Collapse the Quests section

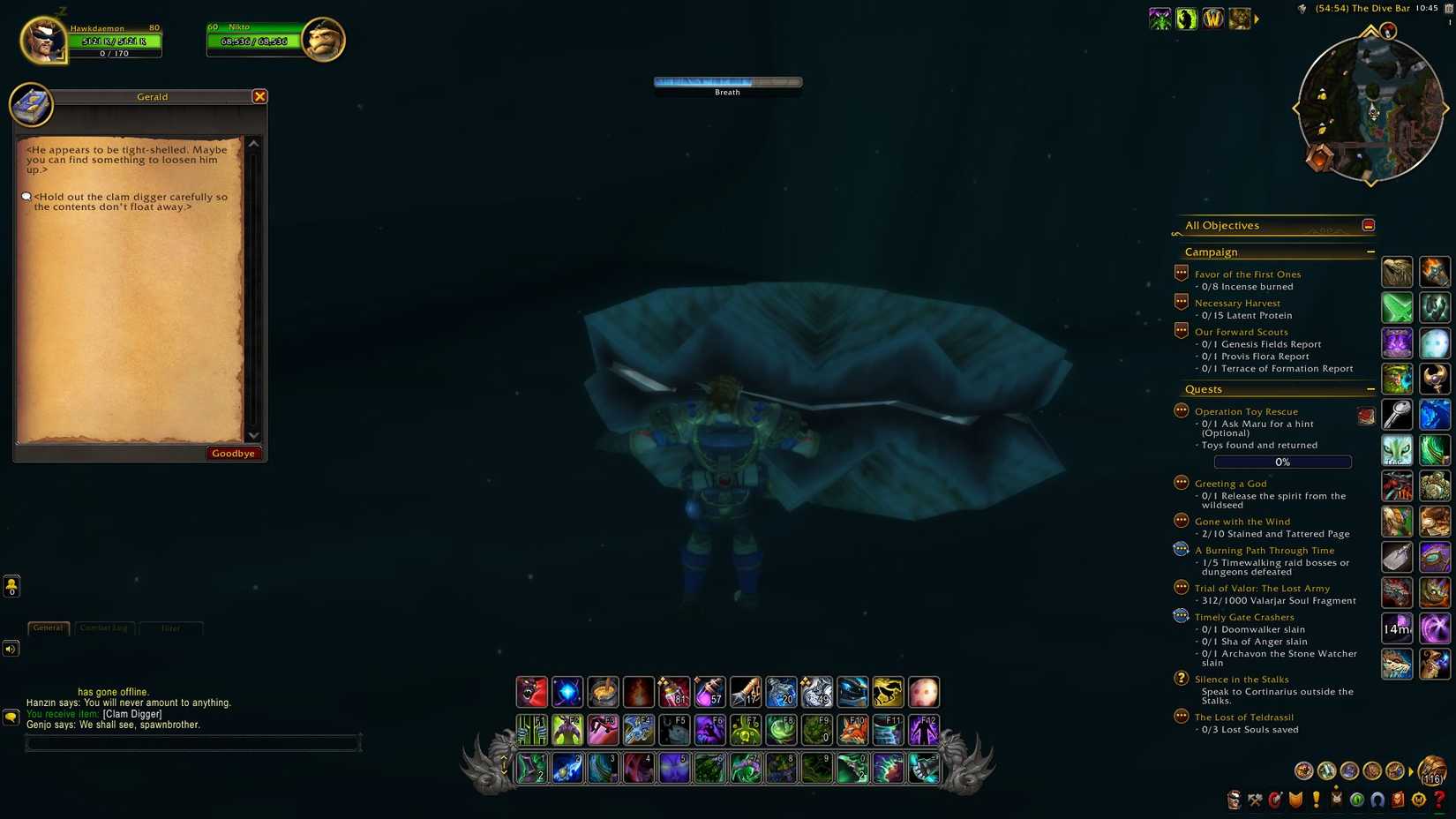(x=1370, y=388)
